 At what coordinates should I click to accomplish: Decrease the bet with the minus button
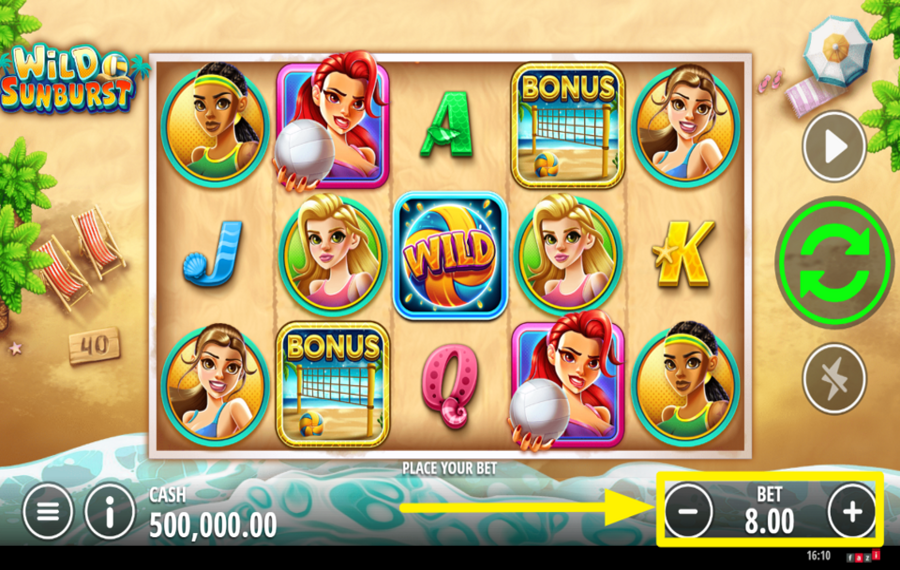688,512
